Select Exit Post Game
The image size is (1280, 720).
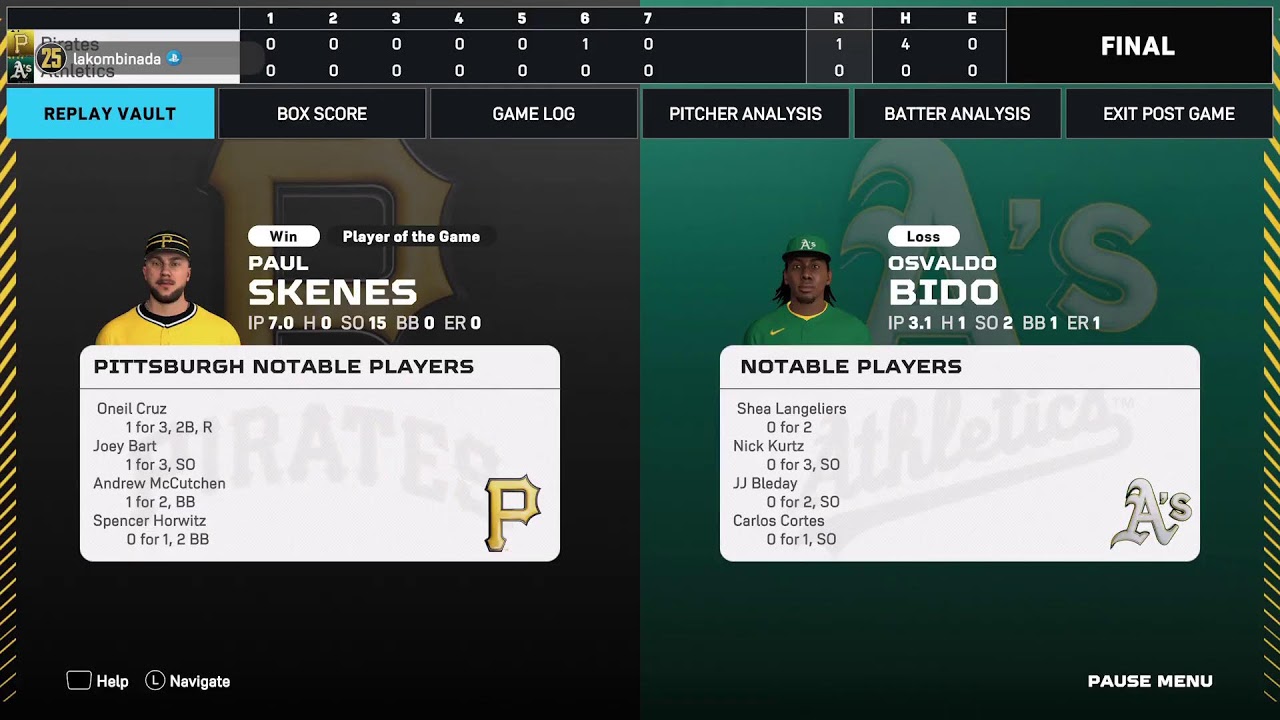pos(1169,114)
